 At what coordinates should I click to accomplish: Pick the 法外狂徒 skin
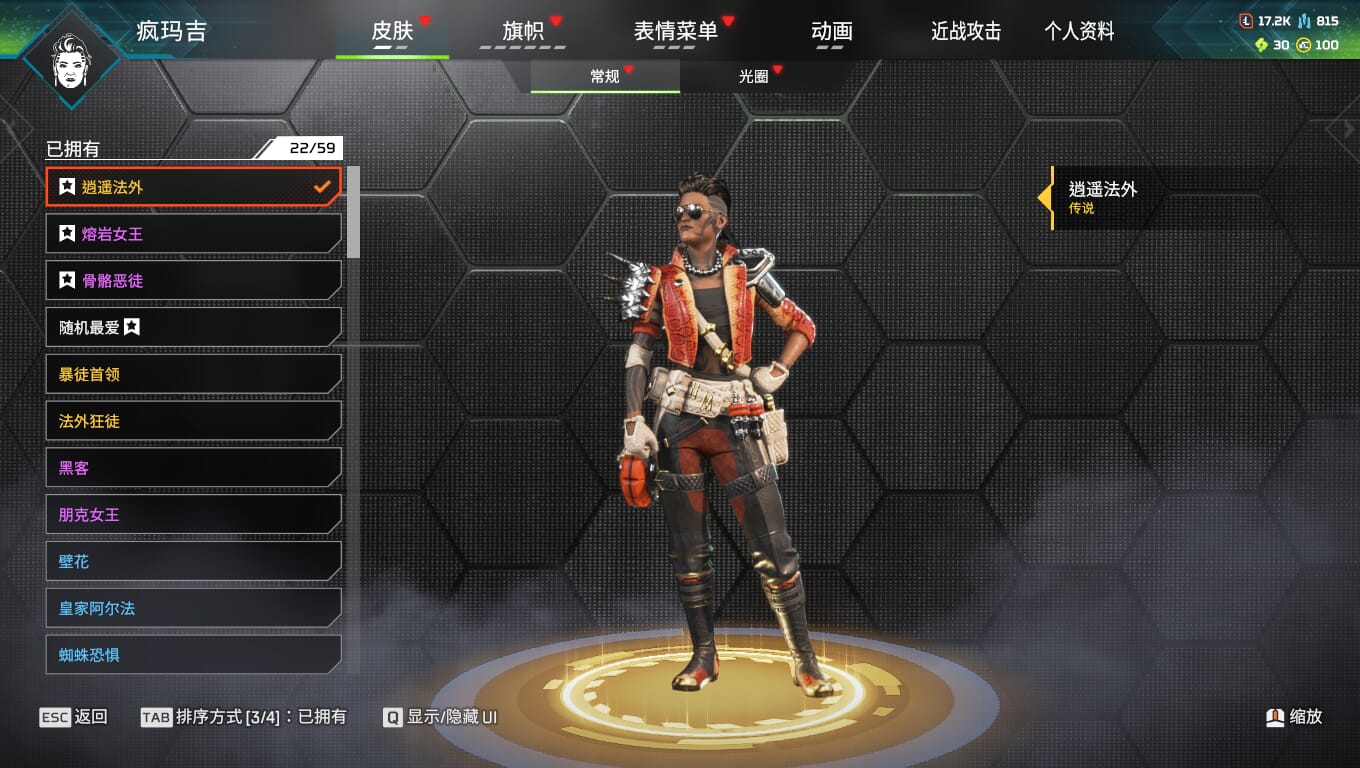[x=193, y=421]
